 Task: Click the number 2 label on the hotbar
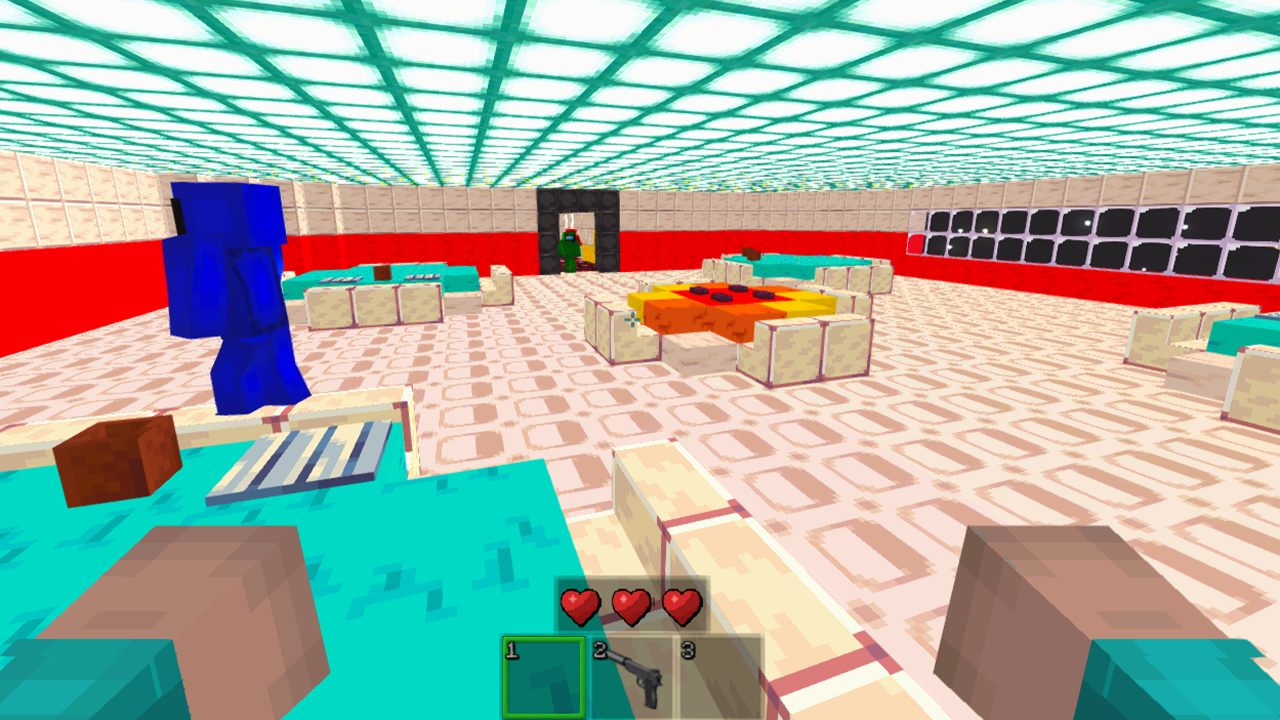(599, 650)
